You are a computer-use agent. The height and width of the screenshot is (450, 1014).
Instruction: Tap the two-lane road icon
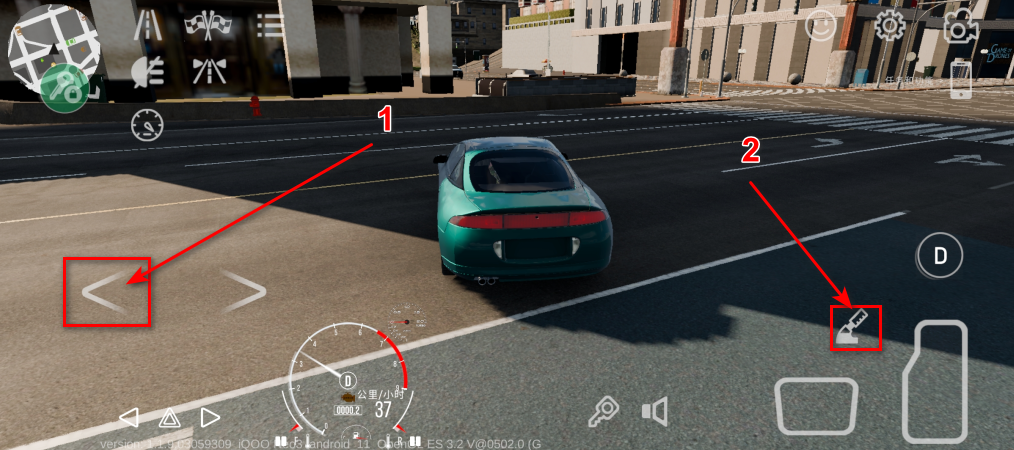[x=148, y=25]
